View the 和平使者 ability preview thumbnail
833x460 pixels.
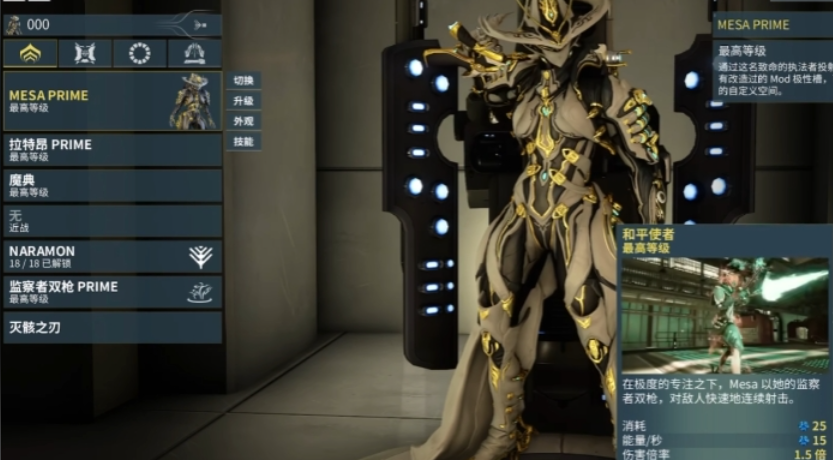724,315
